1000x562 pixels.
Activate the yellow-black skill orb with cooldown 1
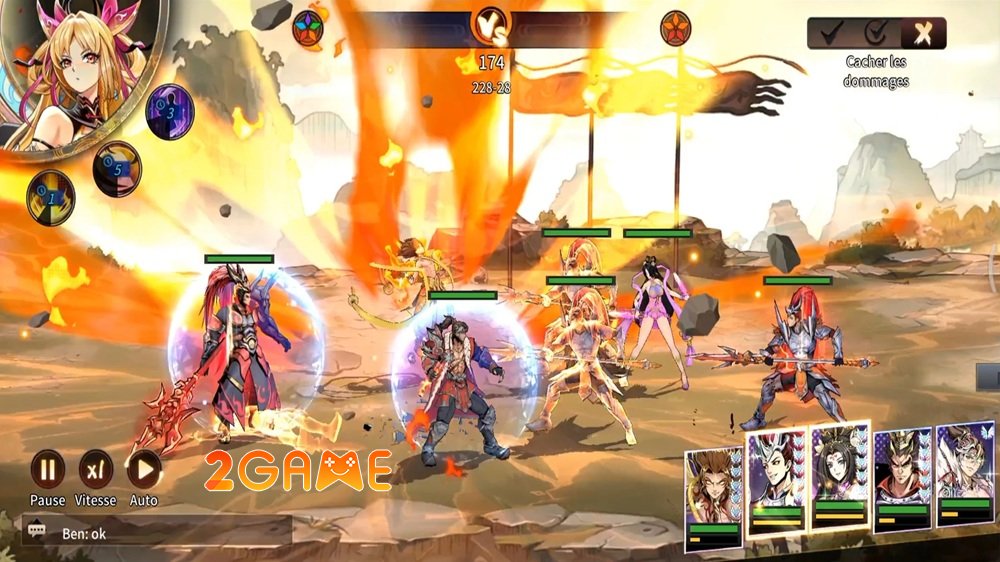click(50, 196)
